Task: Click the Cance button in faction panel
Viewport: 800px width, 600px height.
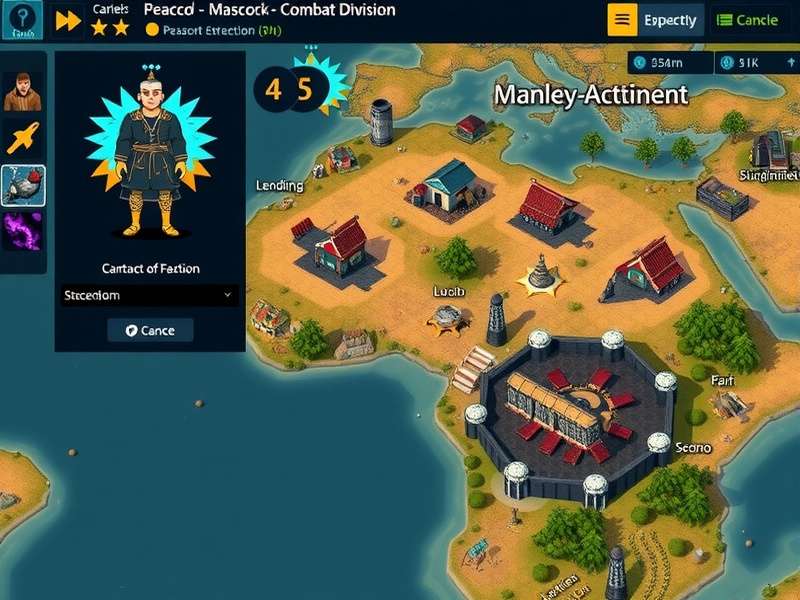Action: click(x=150, y=331)
